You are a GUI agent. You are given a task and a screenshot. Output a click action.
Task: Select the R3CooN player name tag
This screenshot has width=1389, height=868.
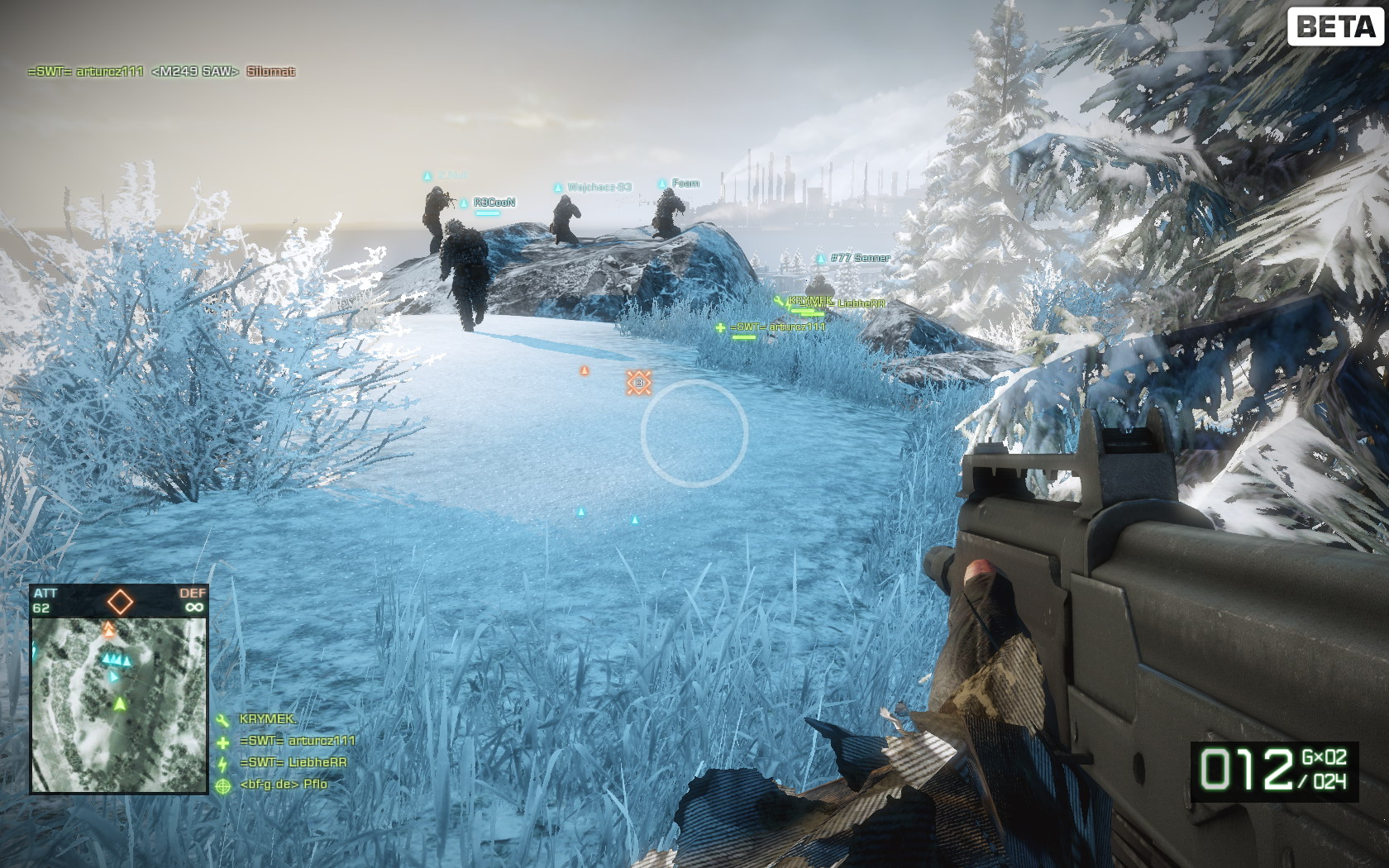click(x=494, y=203)
